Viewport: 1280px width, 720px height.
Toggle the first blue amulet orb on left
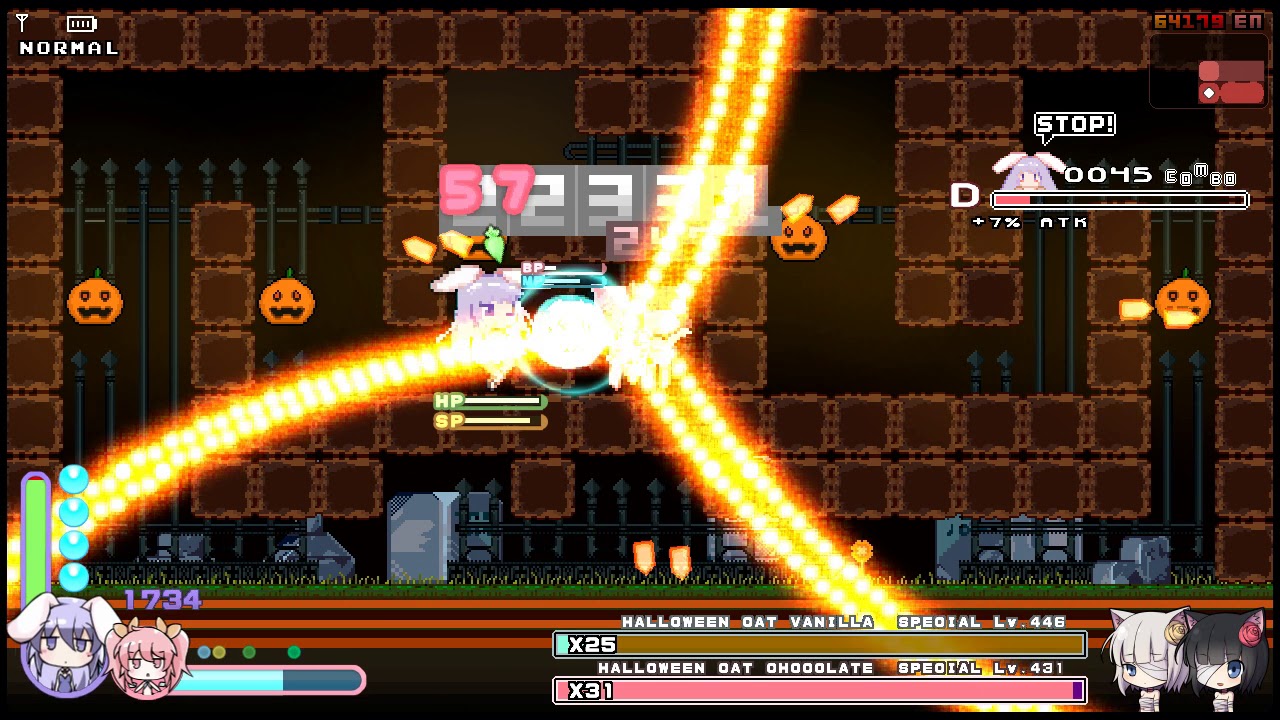pyautogui.click(x=72, y=480)
